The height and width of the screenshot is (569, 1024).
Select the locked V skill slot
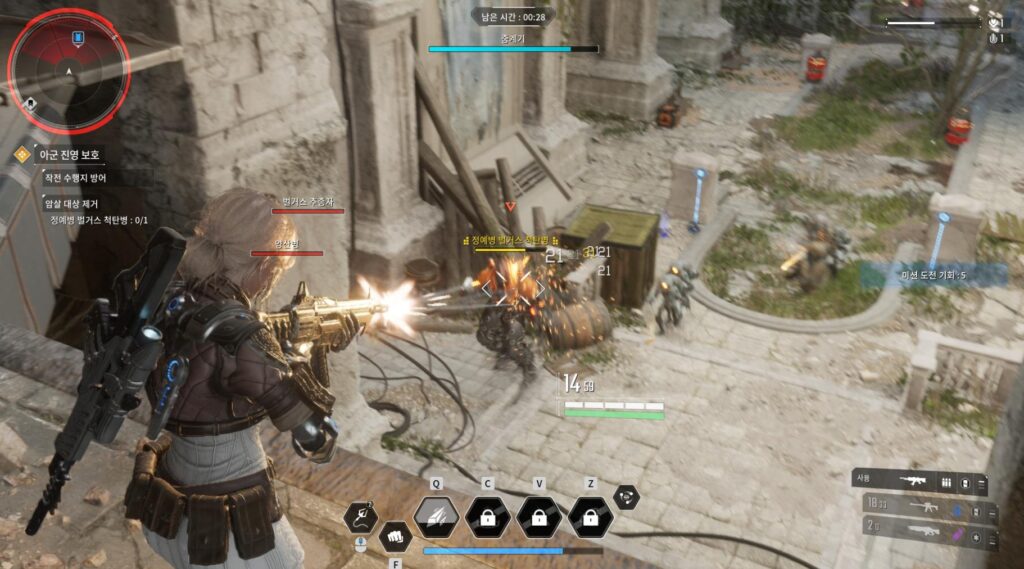539,517
